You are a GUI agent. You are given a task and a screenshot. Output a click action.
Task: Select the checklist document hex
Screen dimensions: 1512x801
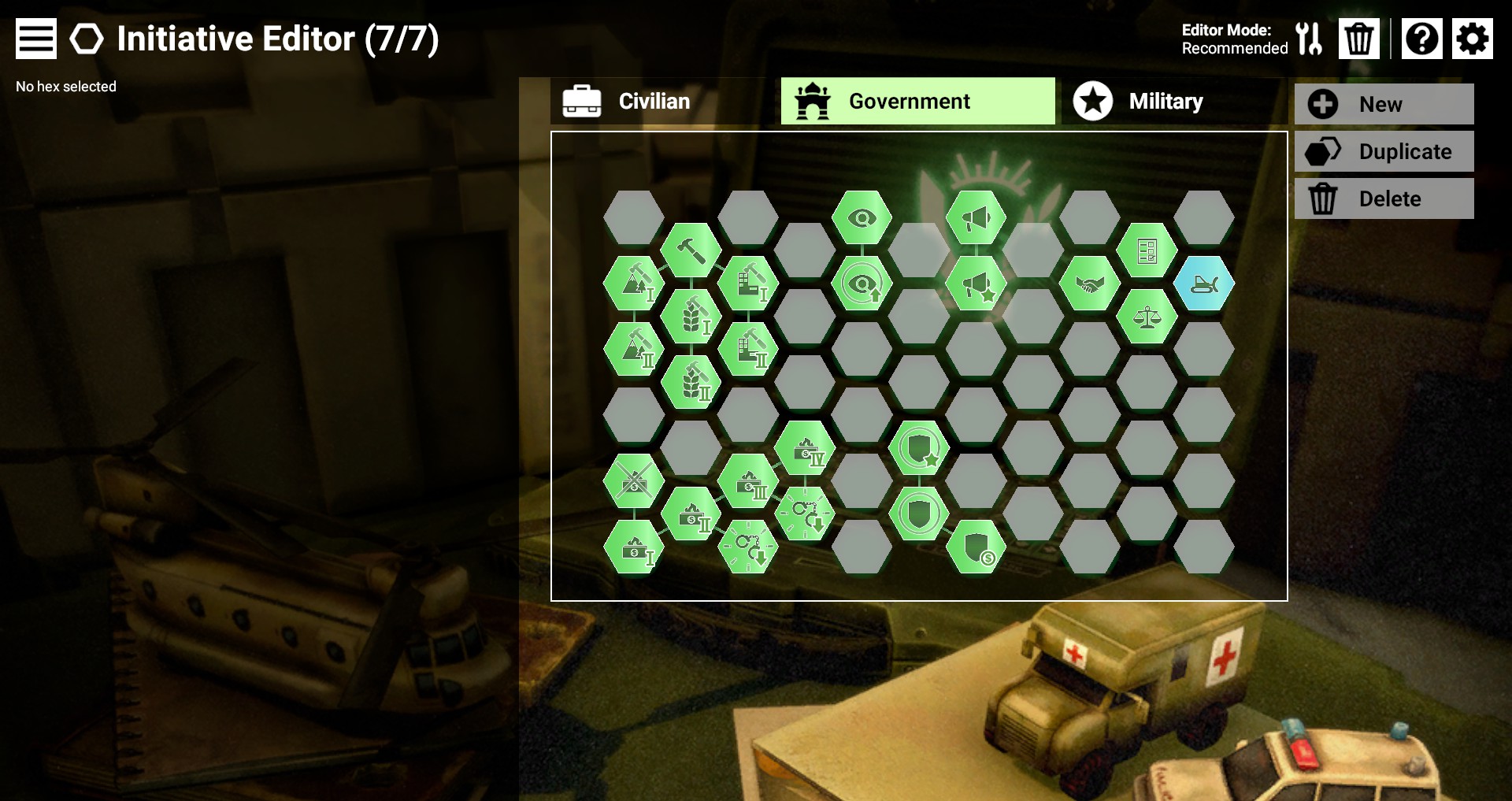point(1147,250)
